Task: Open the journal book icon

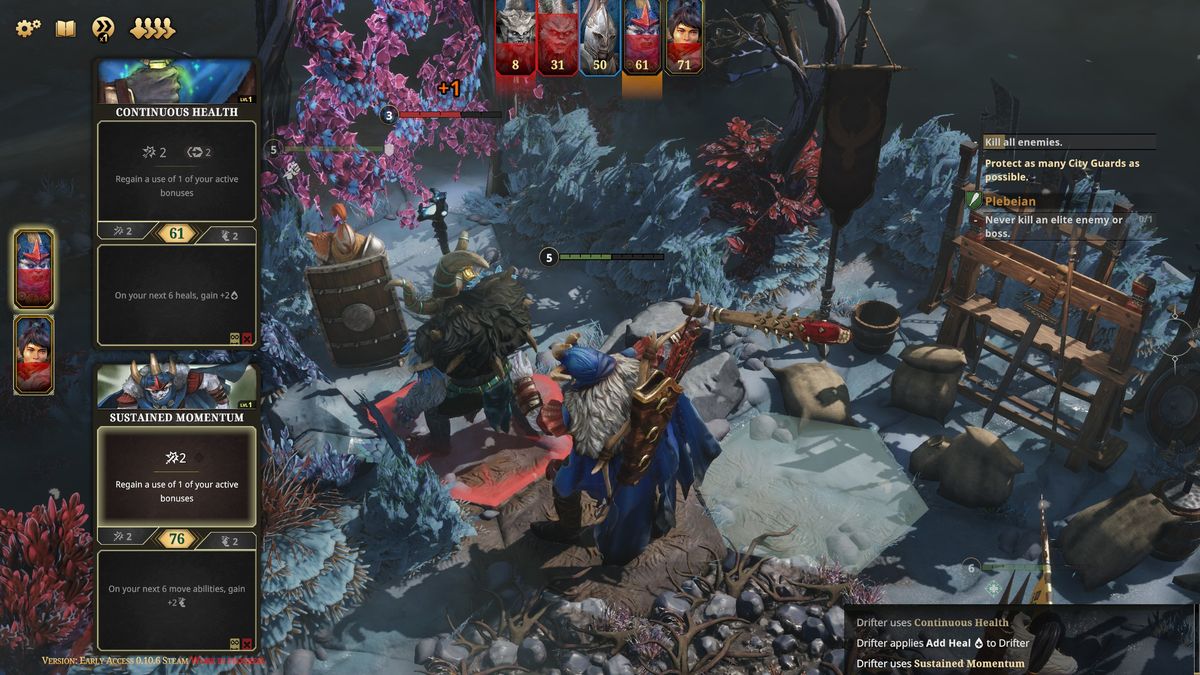Action: pyautogui.click(x=65, y=28)
